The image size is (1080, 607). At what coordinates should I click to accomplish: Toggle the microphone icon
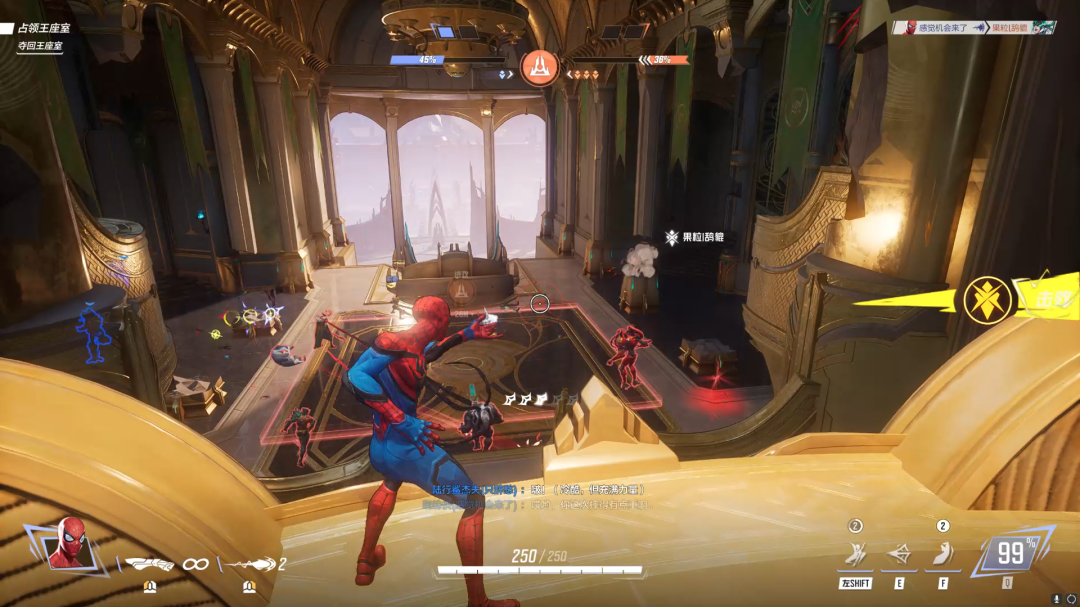[x=1056, y=598]
